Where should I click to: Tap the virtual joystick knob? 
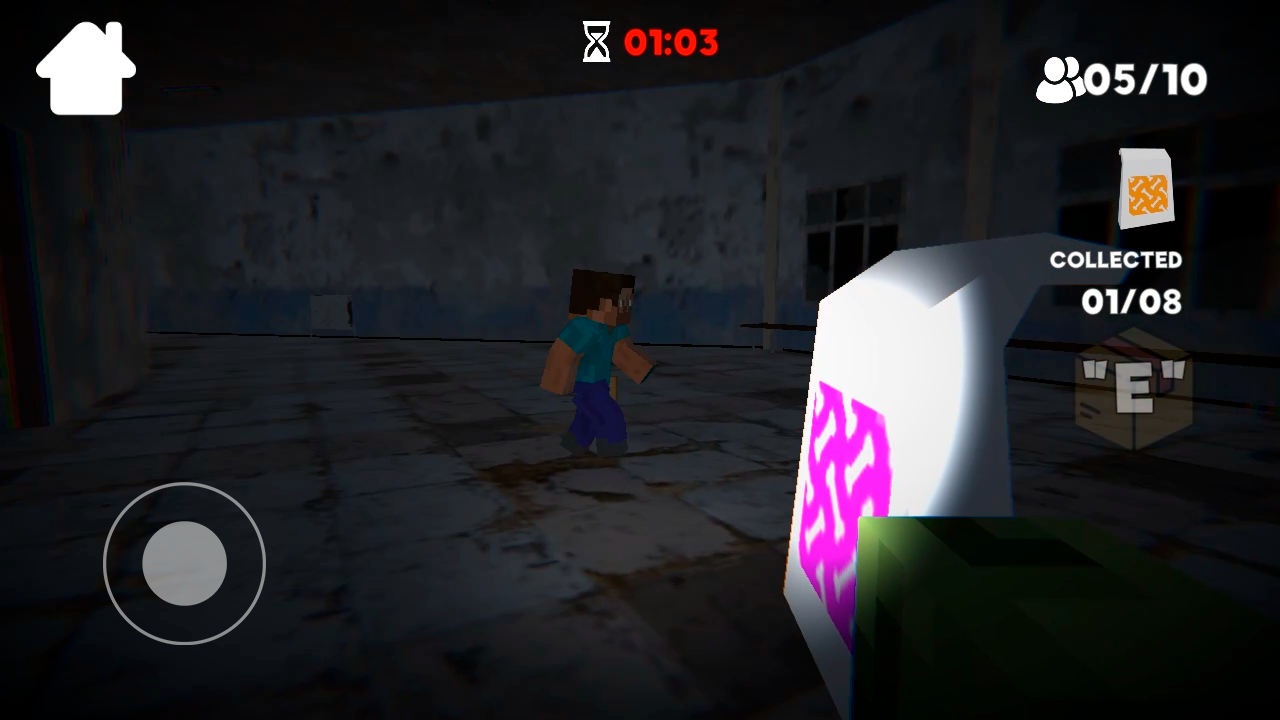pyautogui.click(x=183, y=565)
